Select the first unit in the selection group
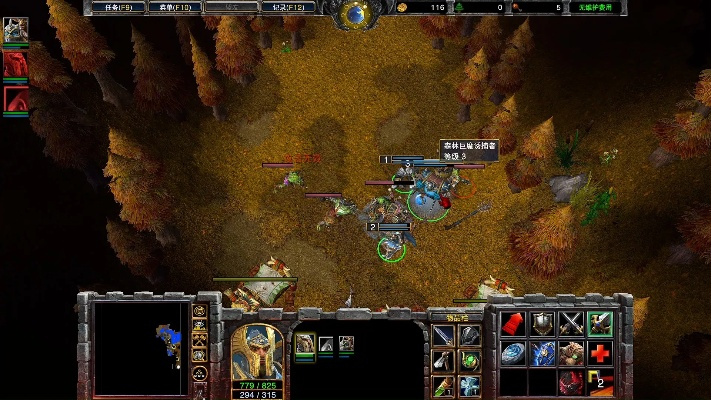The height and width of the screenshot is (400, 711). [305, 344]
